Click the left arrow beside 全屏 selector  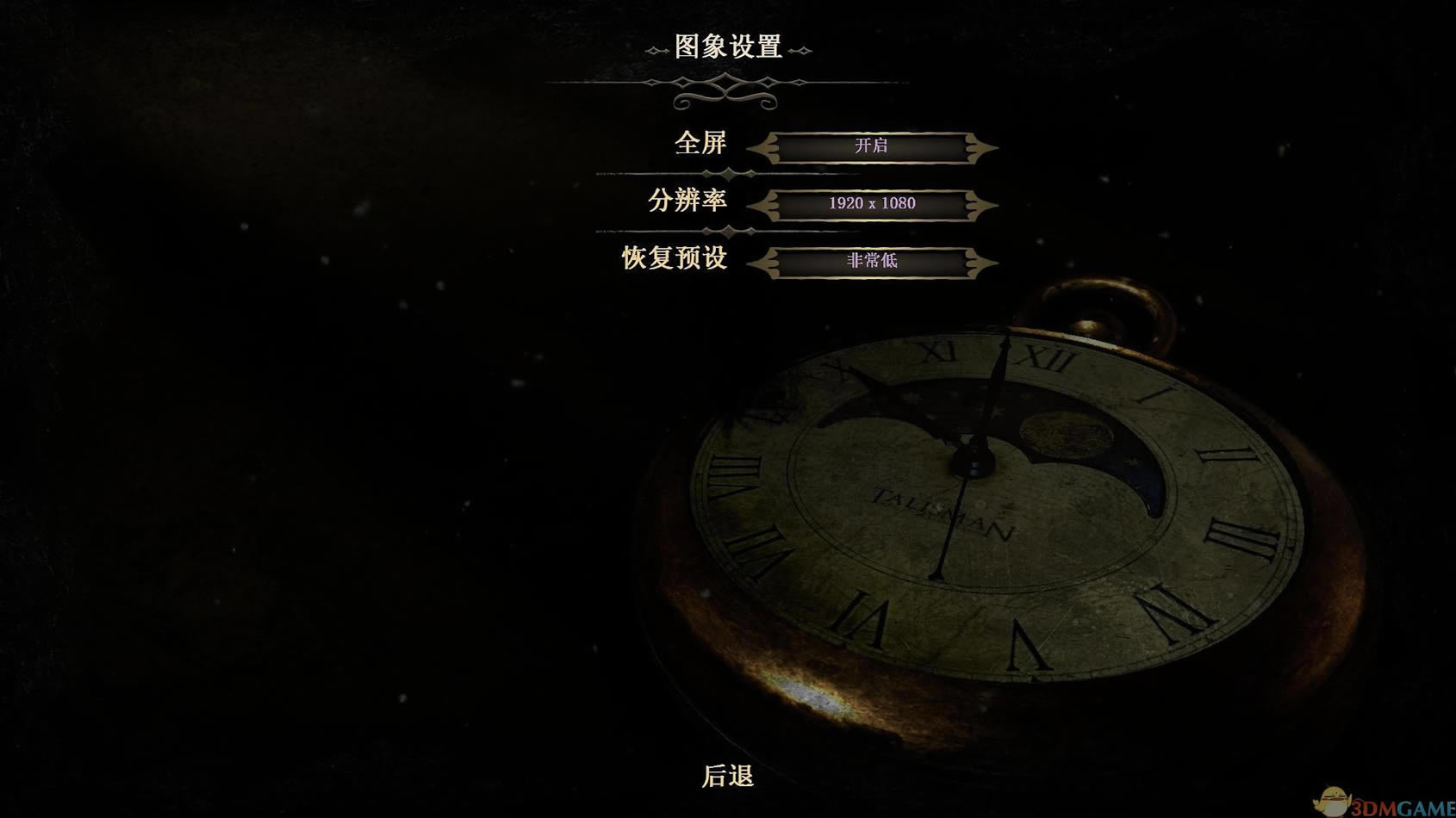(764, 146)
